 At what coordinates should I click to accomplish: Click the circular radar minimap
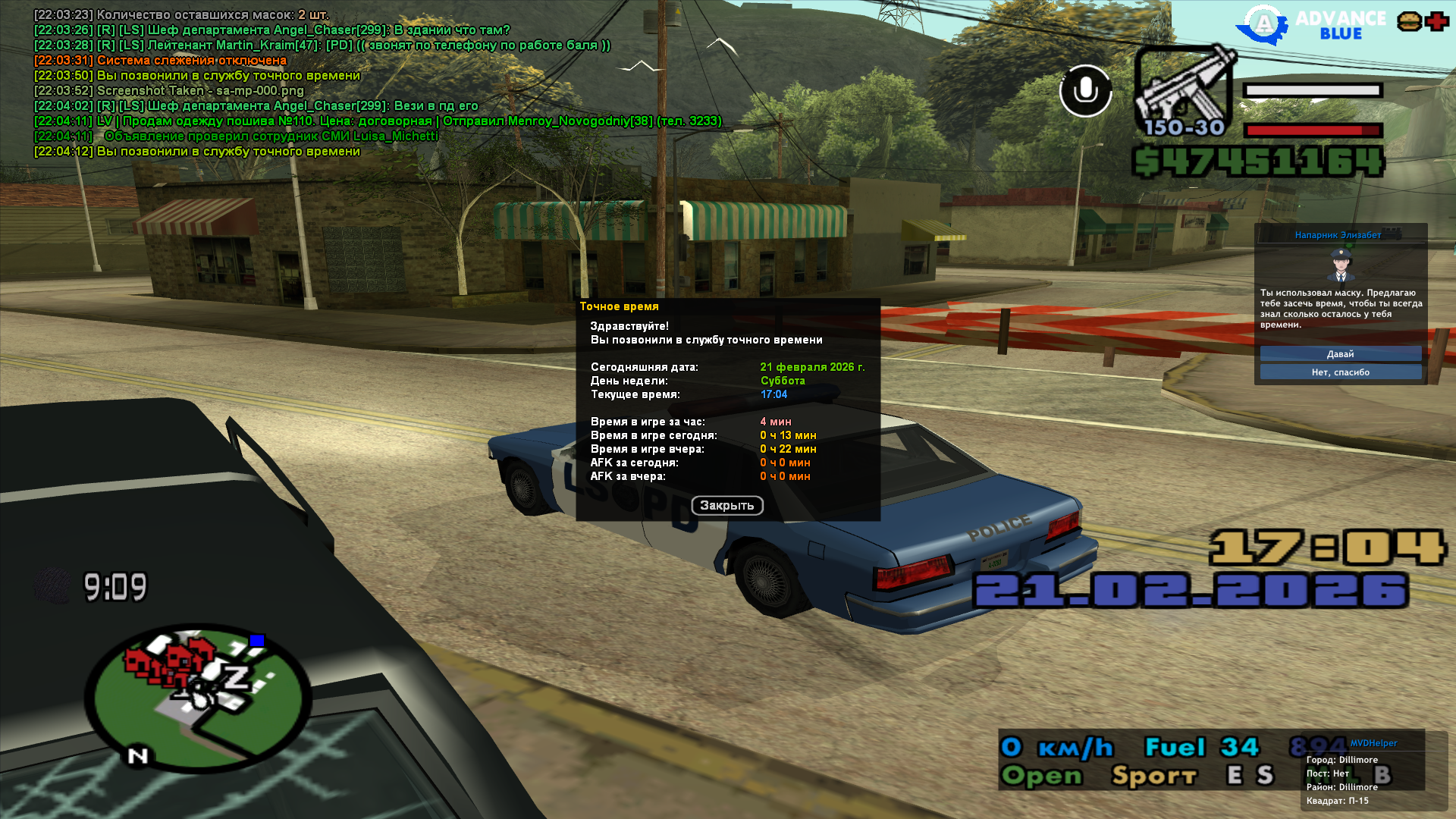198,698
